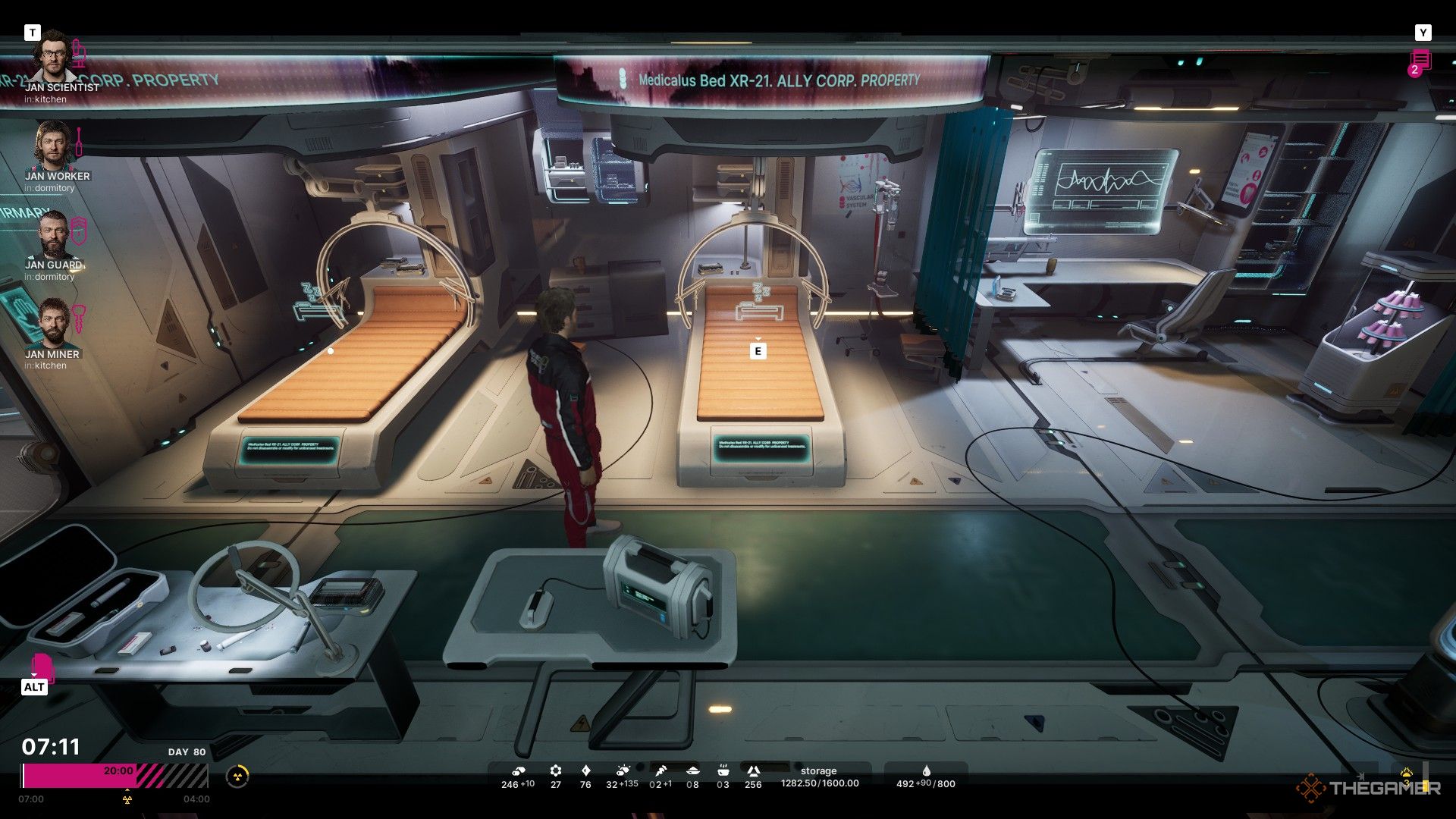Choose the Jan Guard alter portrait
This screenshot has height=819, width=1456.
pyautogui.click(x=52, y=234)
